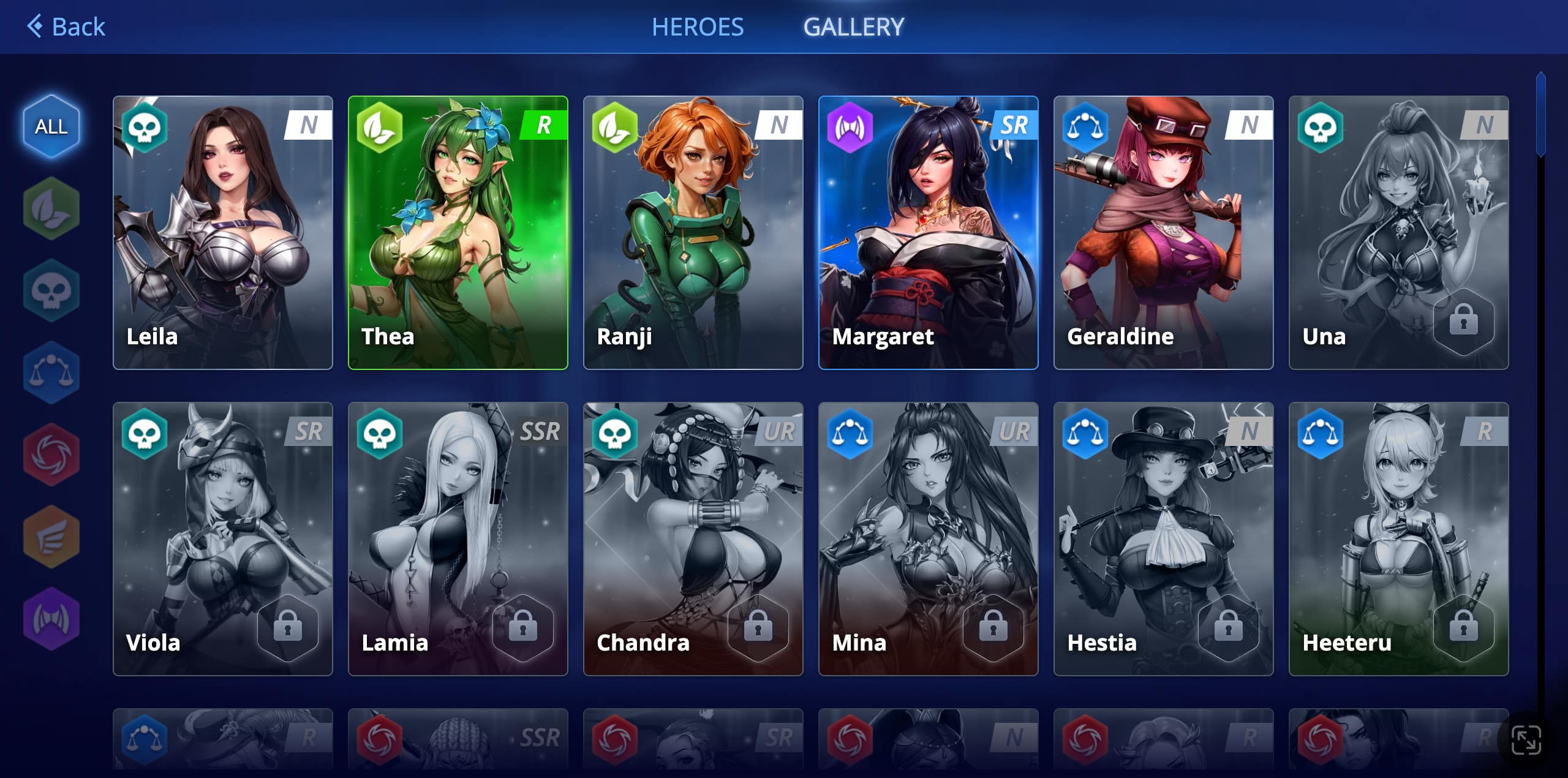1568x778 pixels.
Task: Open the locked Chandra UR card
Action: (693, 539)
